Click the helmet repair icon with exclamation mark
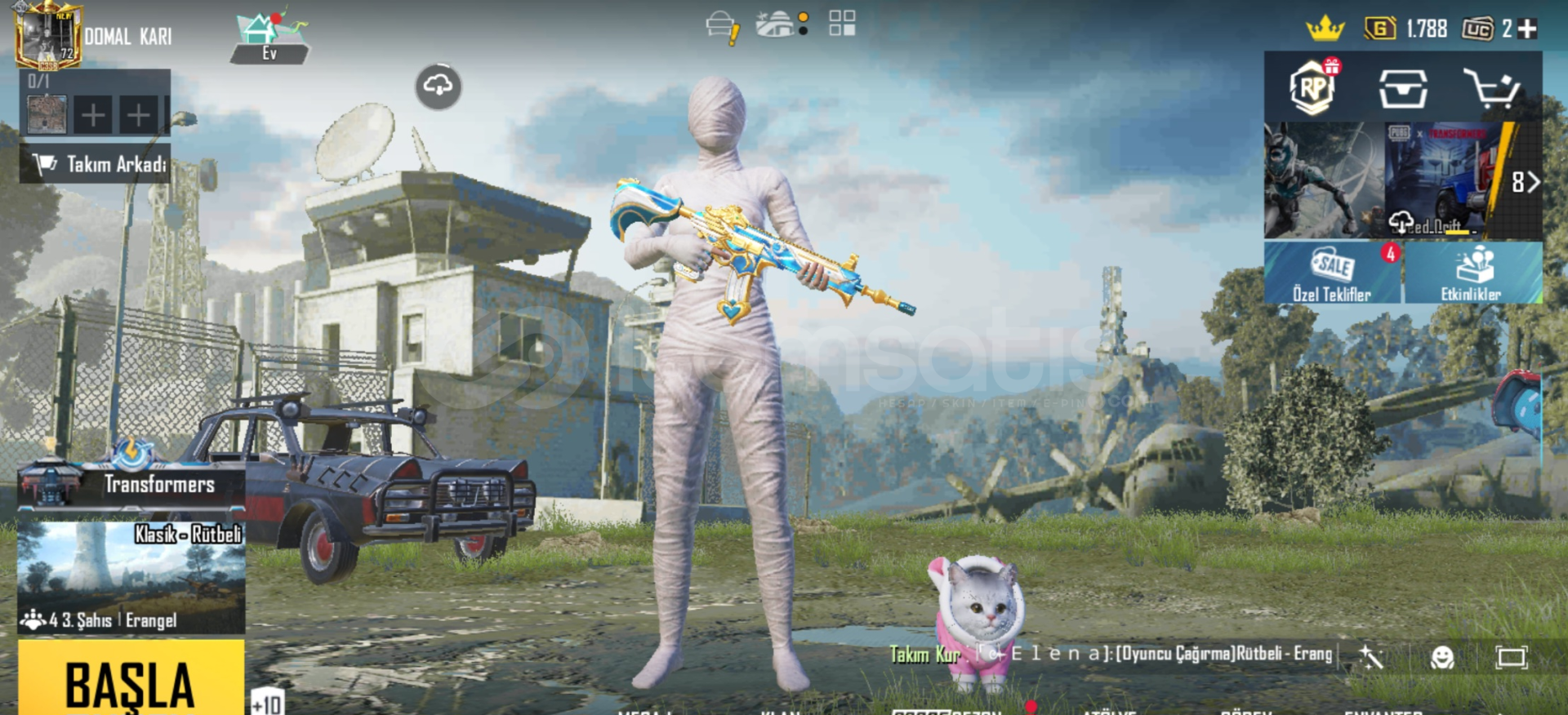The height and width of the screenshot is (715, 1568). [x=719, y=25]
